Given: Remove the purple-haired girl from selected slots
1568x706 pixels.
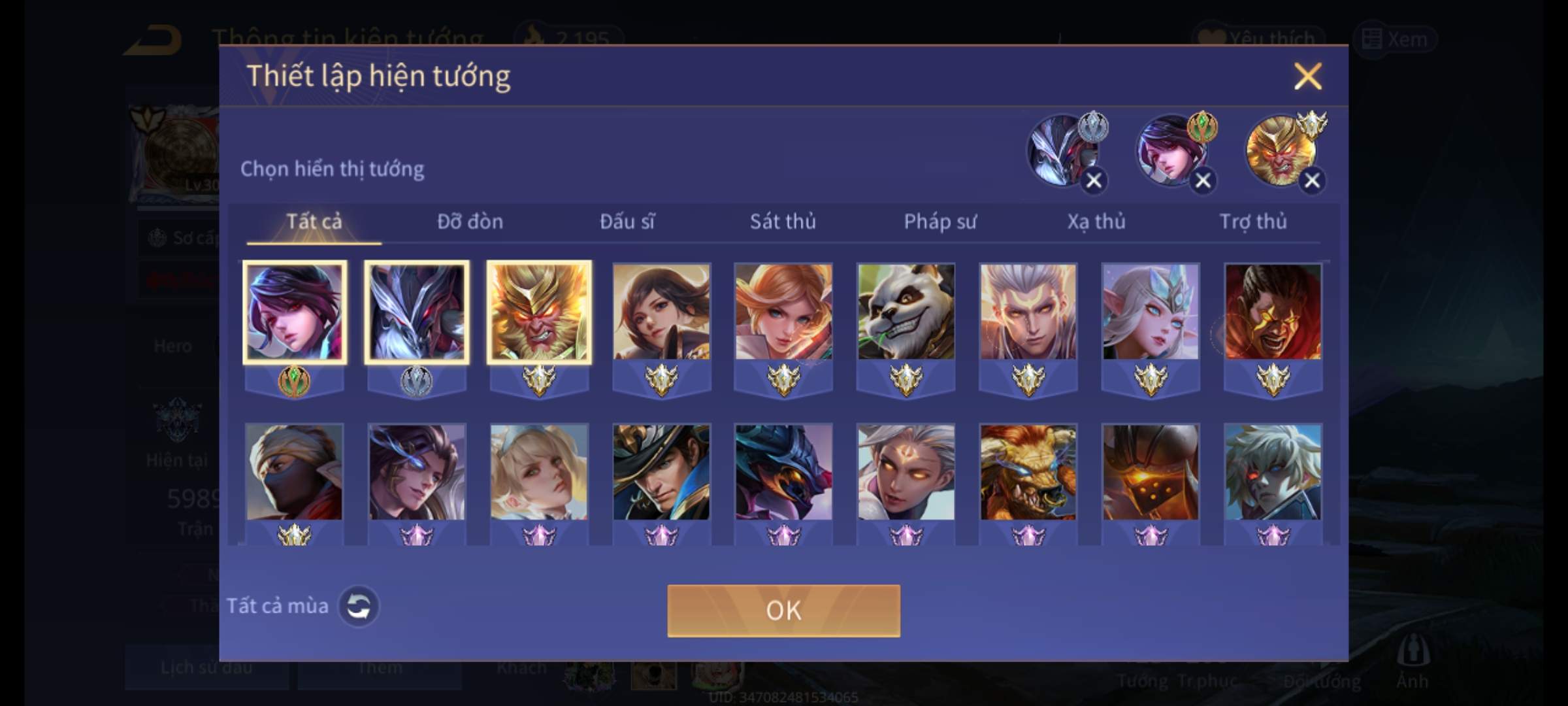Looking at the screenshot, I should click(x=1203, y=180).
